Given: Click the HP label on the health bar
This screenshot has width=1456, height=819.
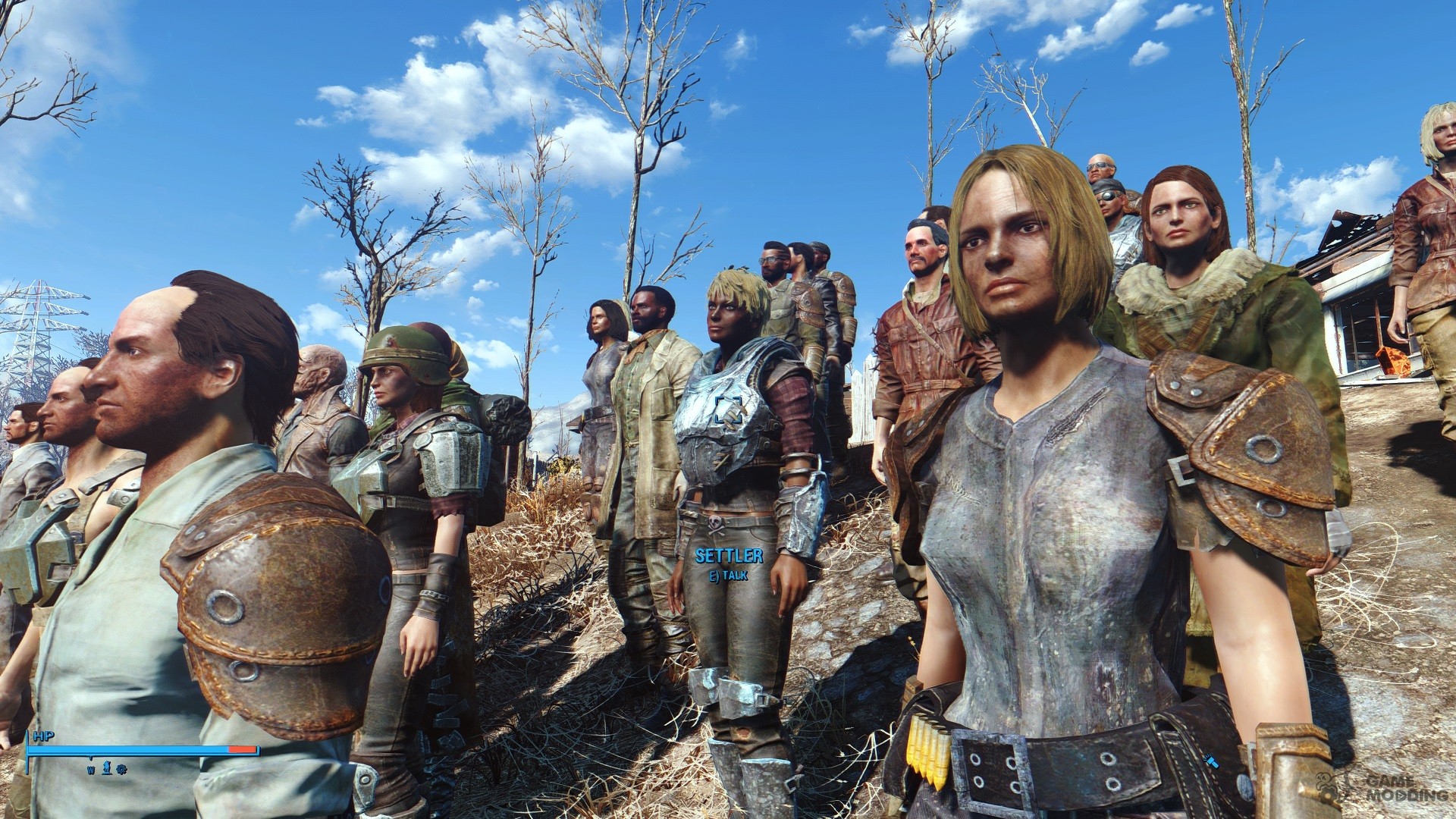Looking at the screenshot, I should coord(42,736).
